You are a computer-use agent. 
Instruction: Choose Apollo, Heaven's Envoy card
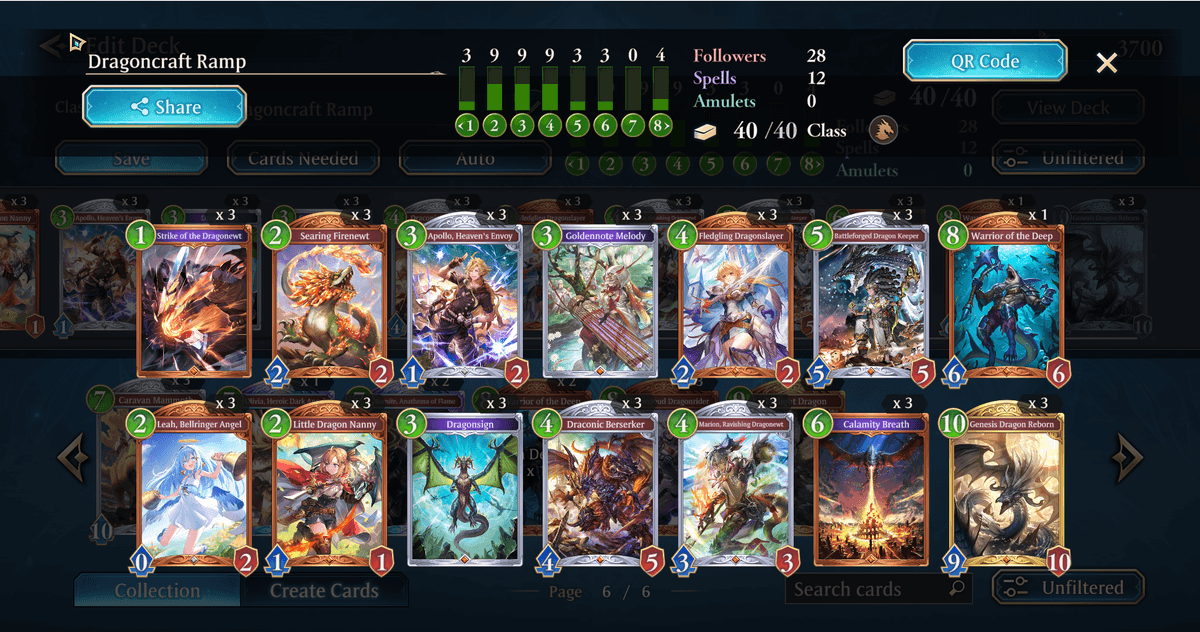click(x=464, y=300)
